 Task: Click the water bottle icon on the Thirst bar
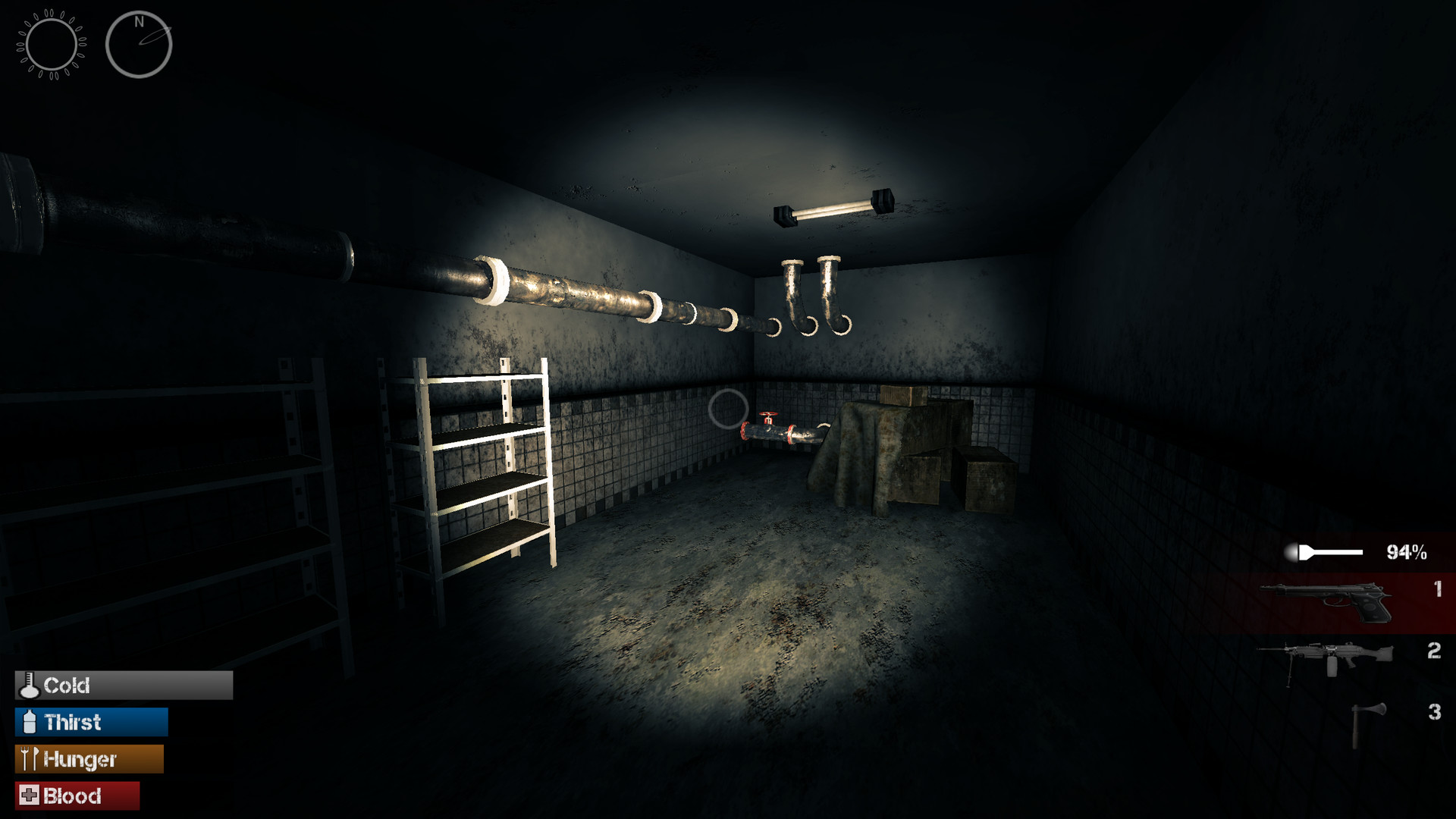[29, 723]
